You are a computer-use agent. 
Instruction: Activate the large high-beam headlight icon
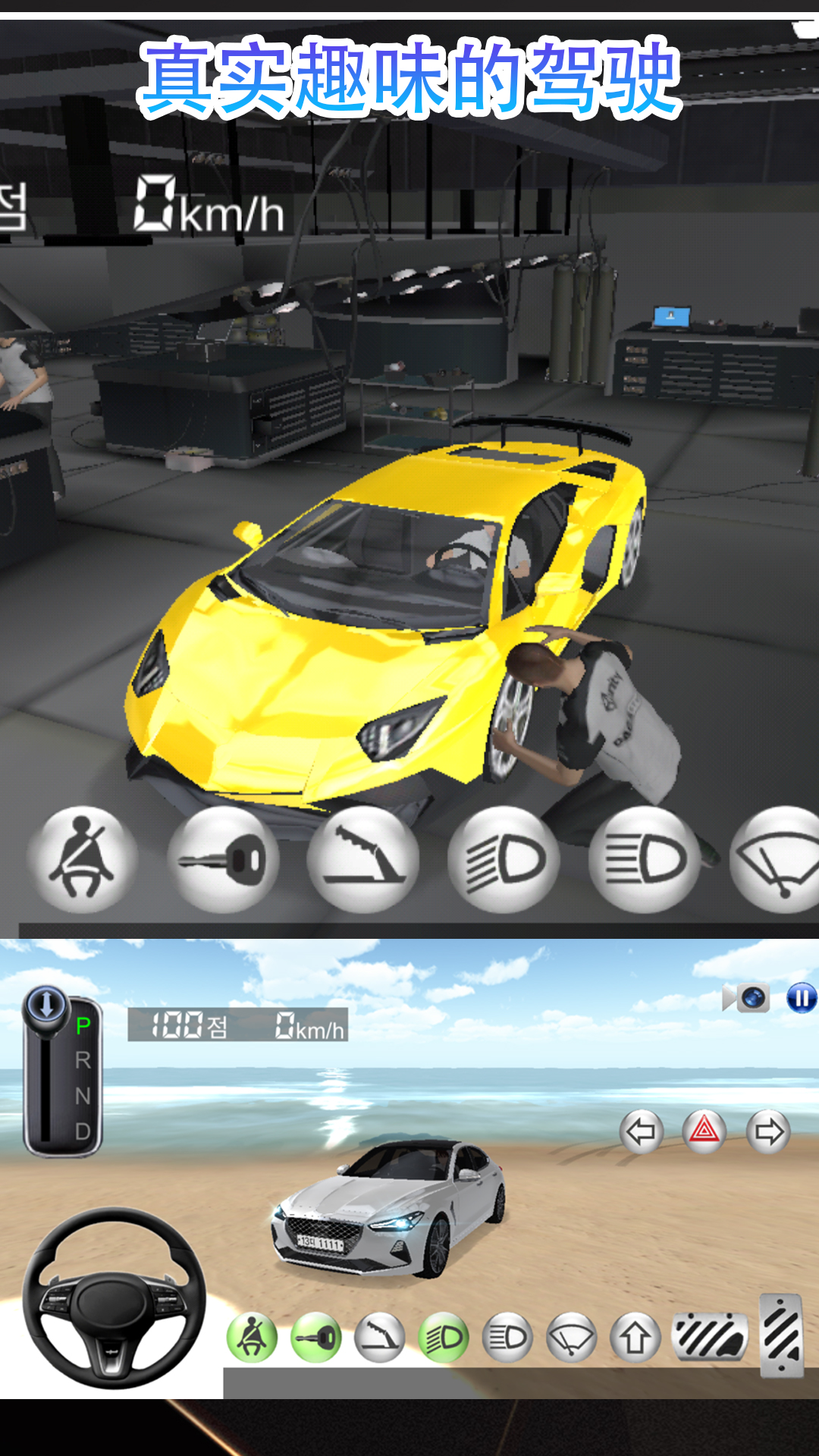pos(645,860)
